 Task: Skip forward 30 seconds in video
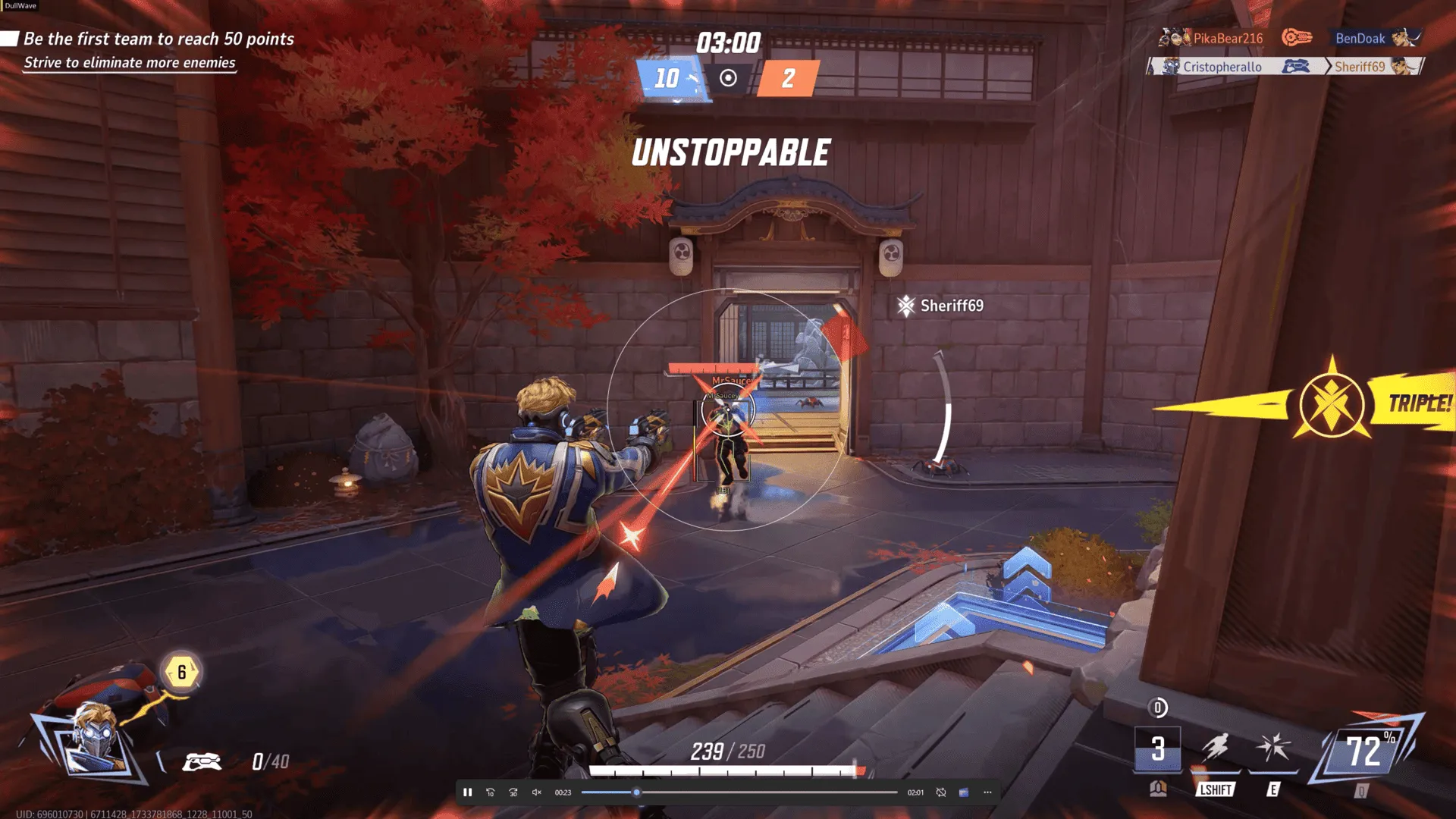513,792
